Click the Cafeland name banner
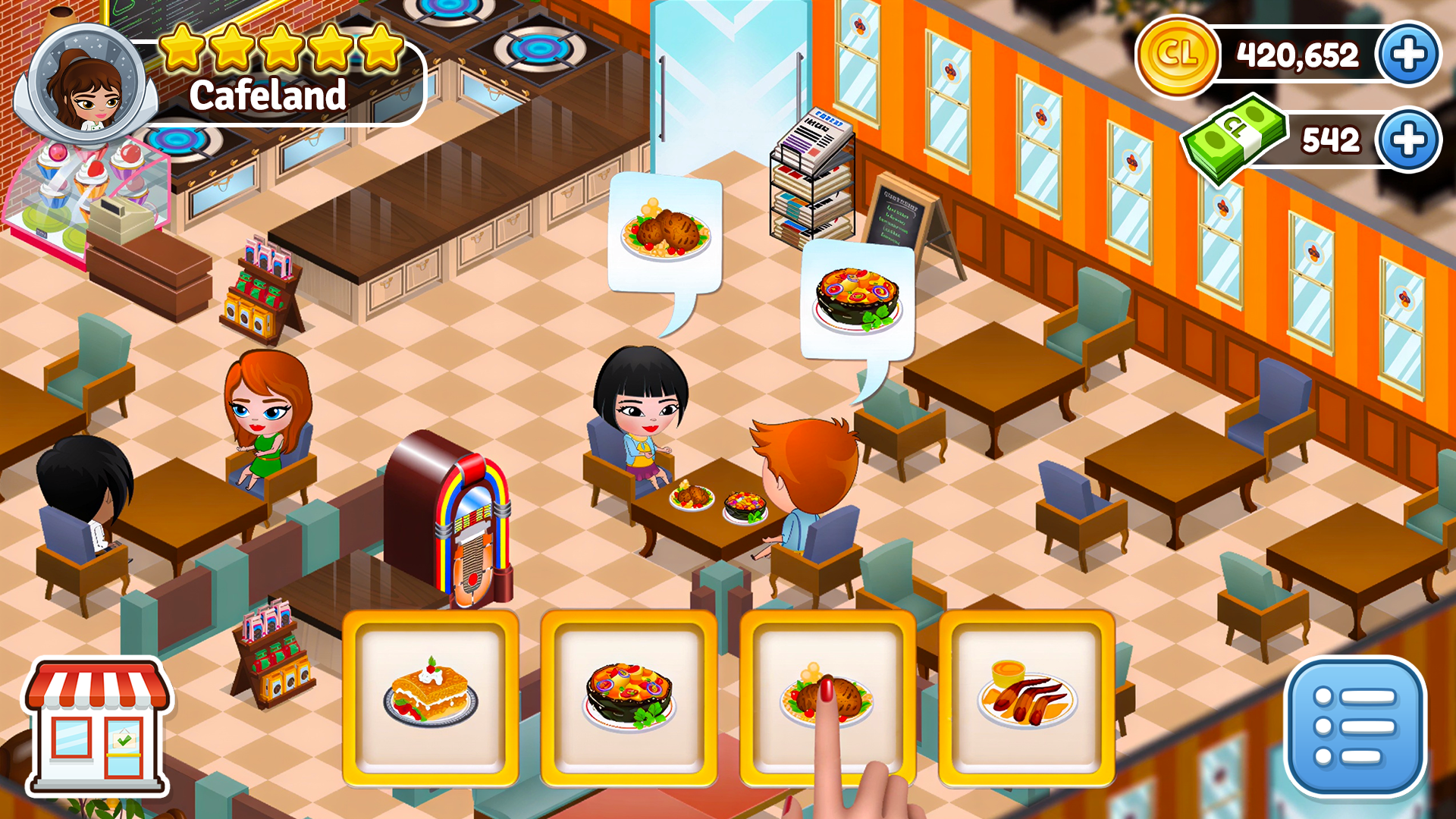Screen dimensions: 1456x819 (x=267, y=96)
